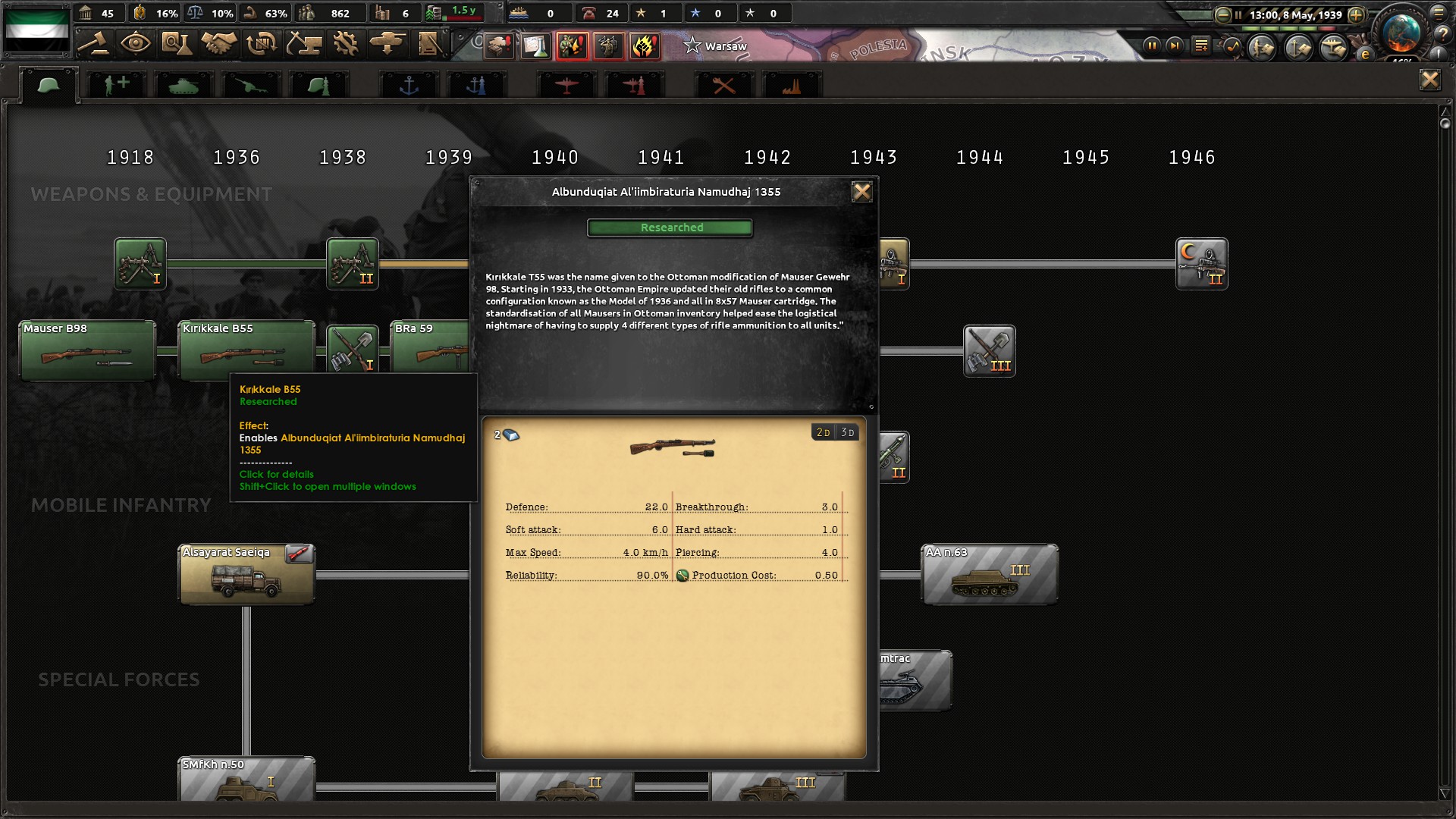Open the naval planning anchor icon
1456x819 pixels.
(1299, 47)
